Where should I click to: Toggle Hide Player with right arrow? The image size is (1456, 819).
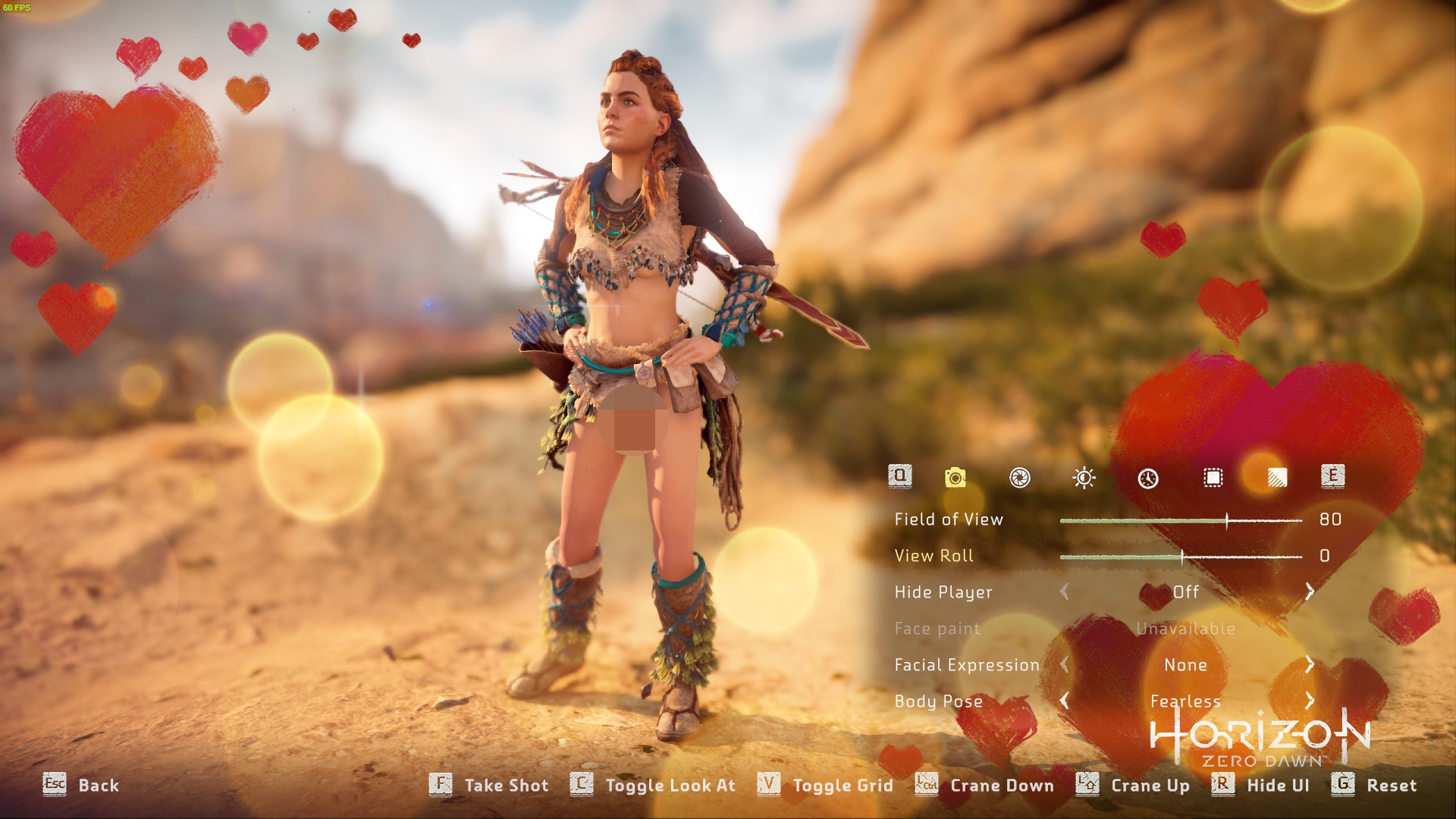(x=1310, y=591)
